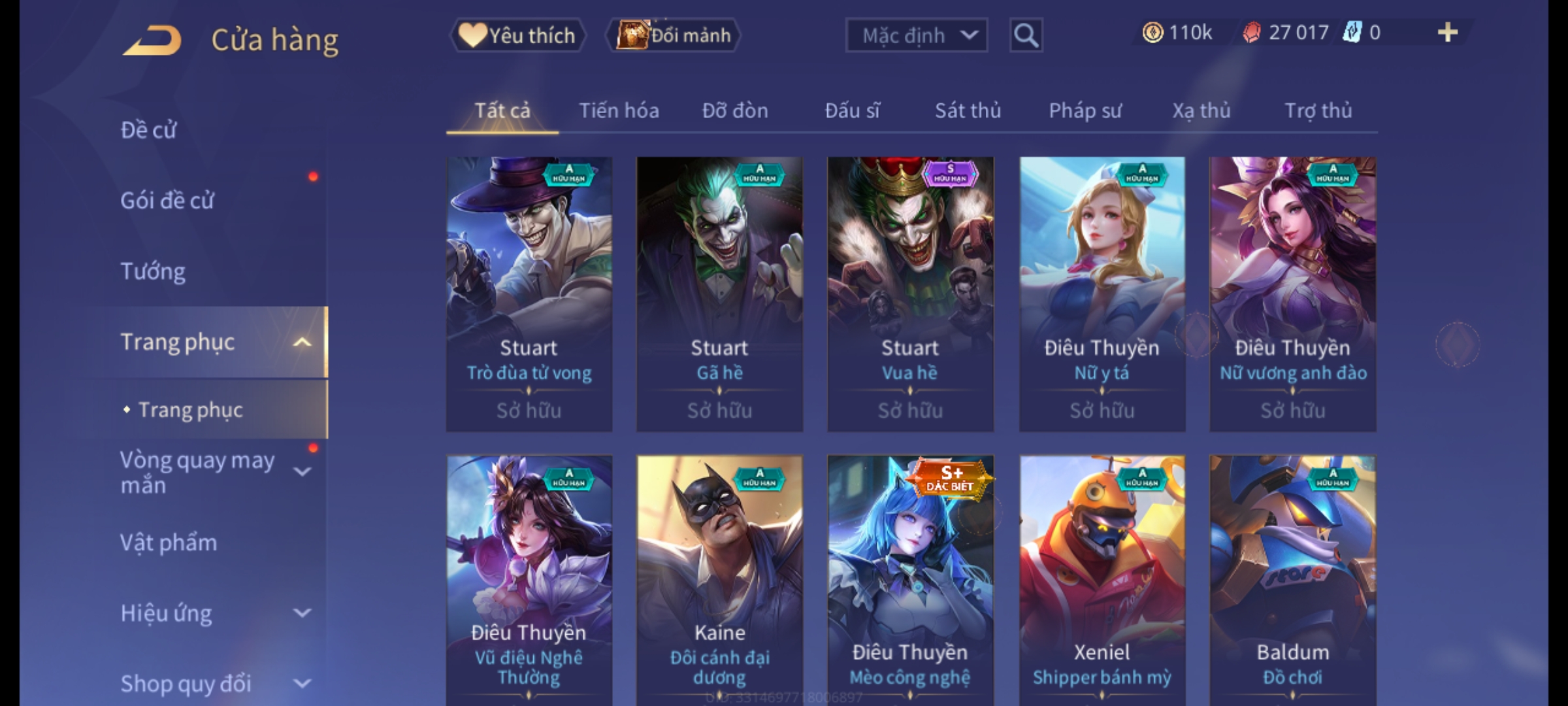The height and width of the screenshot is (706, 1568).
Task: Open the Mặc định sort dropdown
Action: pos(916,35)
